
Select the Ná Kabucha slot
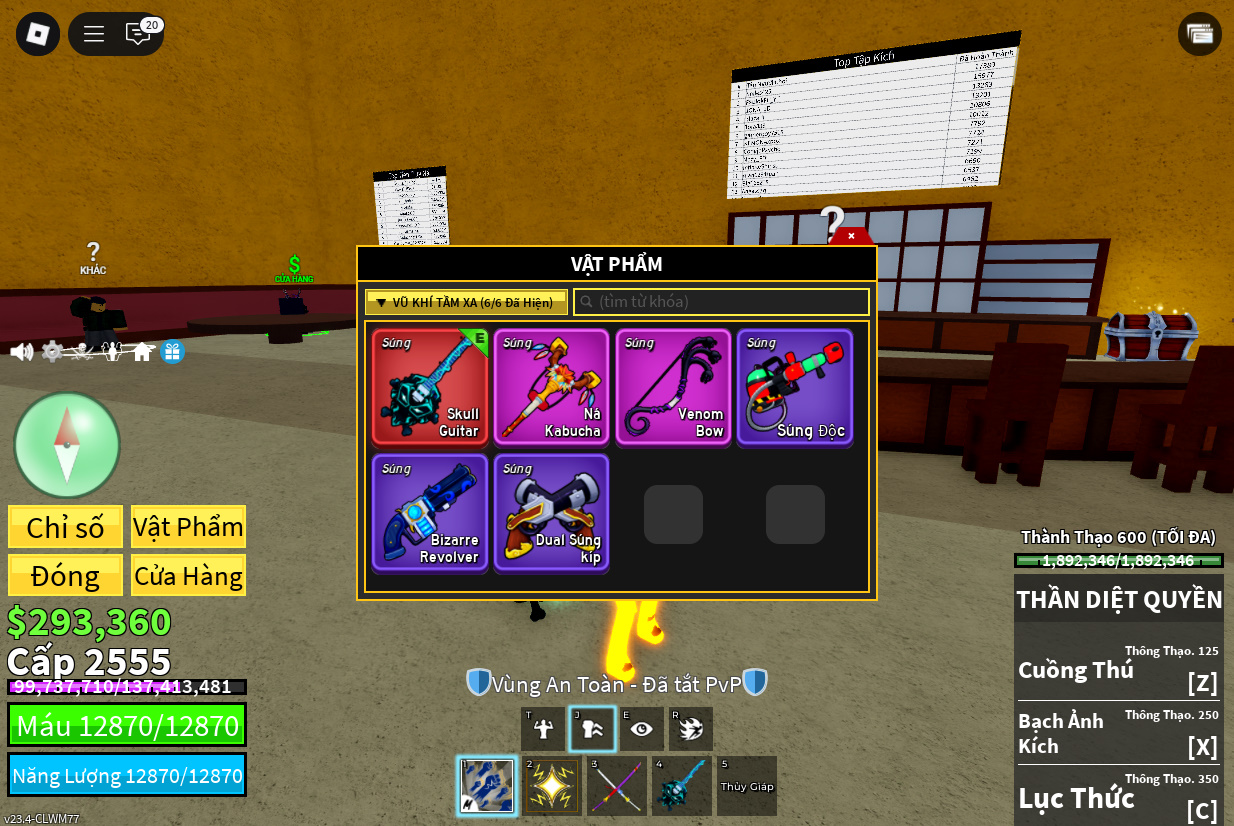pyautogui.click(x=551, y=386)
